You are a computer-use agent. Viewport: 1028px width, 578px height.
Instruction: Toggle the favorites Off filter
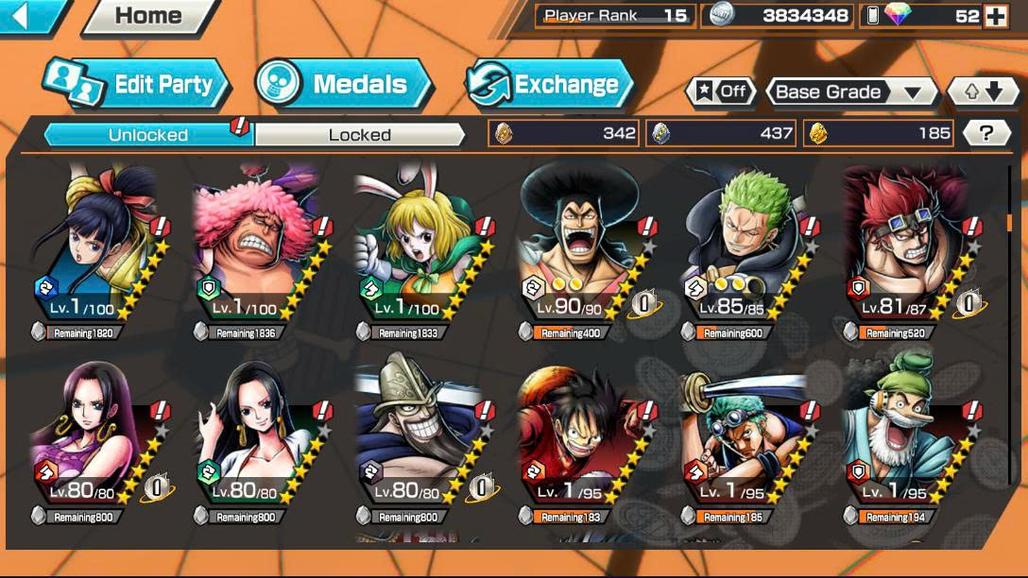(721, 92)
